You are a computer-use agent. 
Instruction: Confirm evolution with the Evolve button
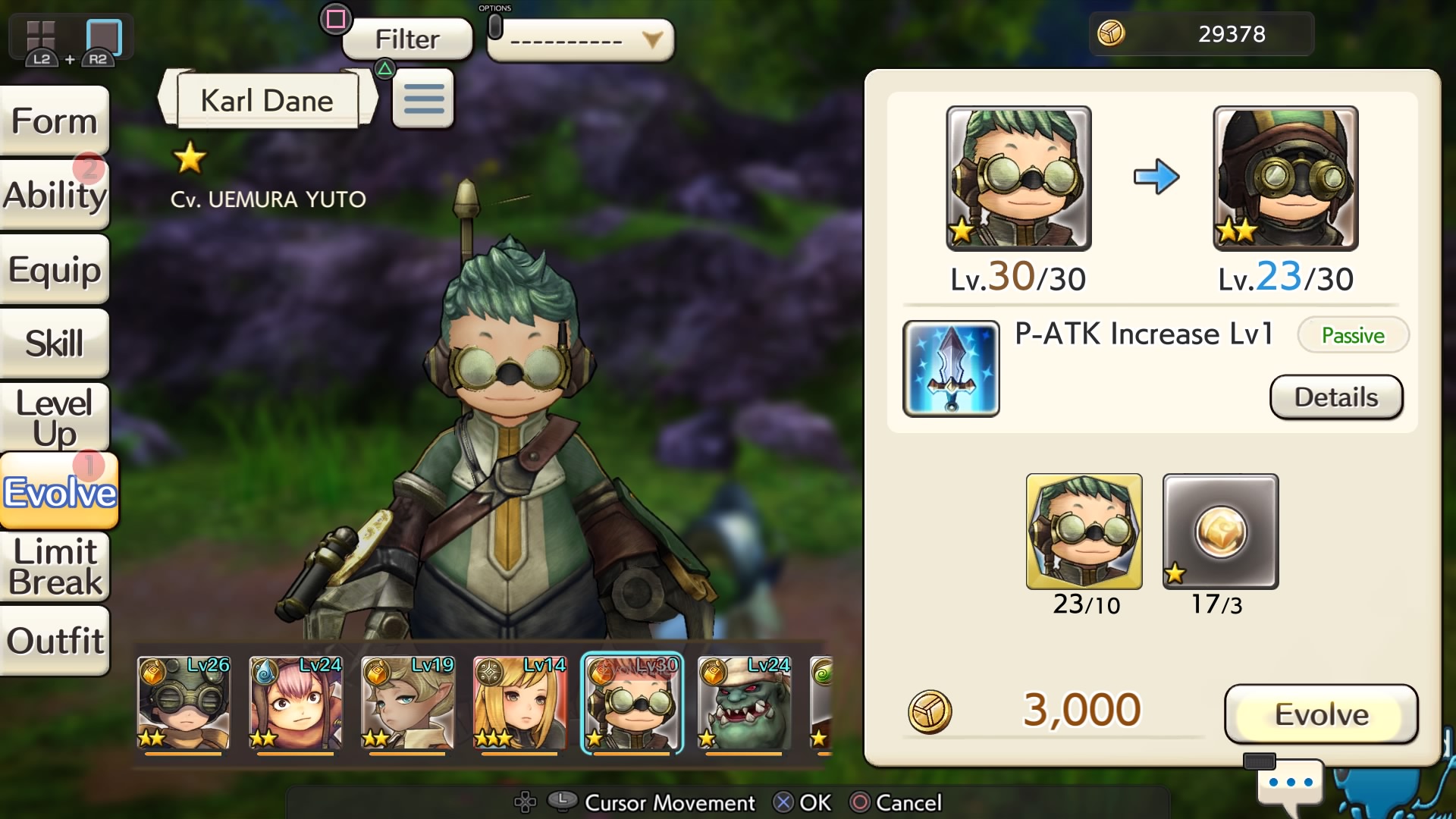1320,714
